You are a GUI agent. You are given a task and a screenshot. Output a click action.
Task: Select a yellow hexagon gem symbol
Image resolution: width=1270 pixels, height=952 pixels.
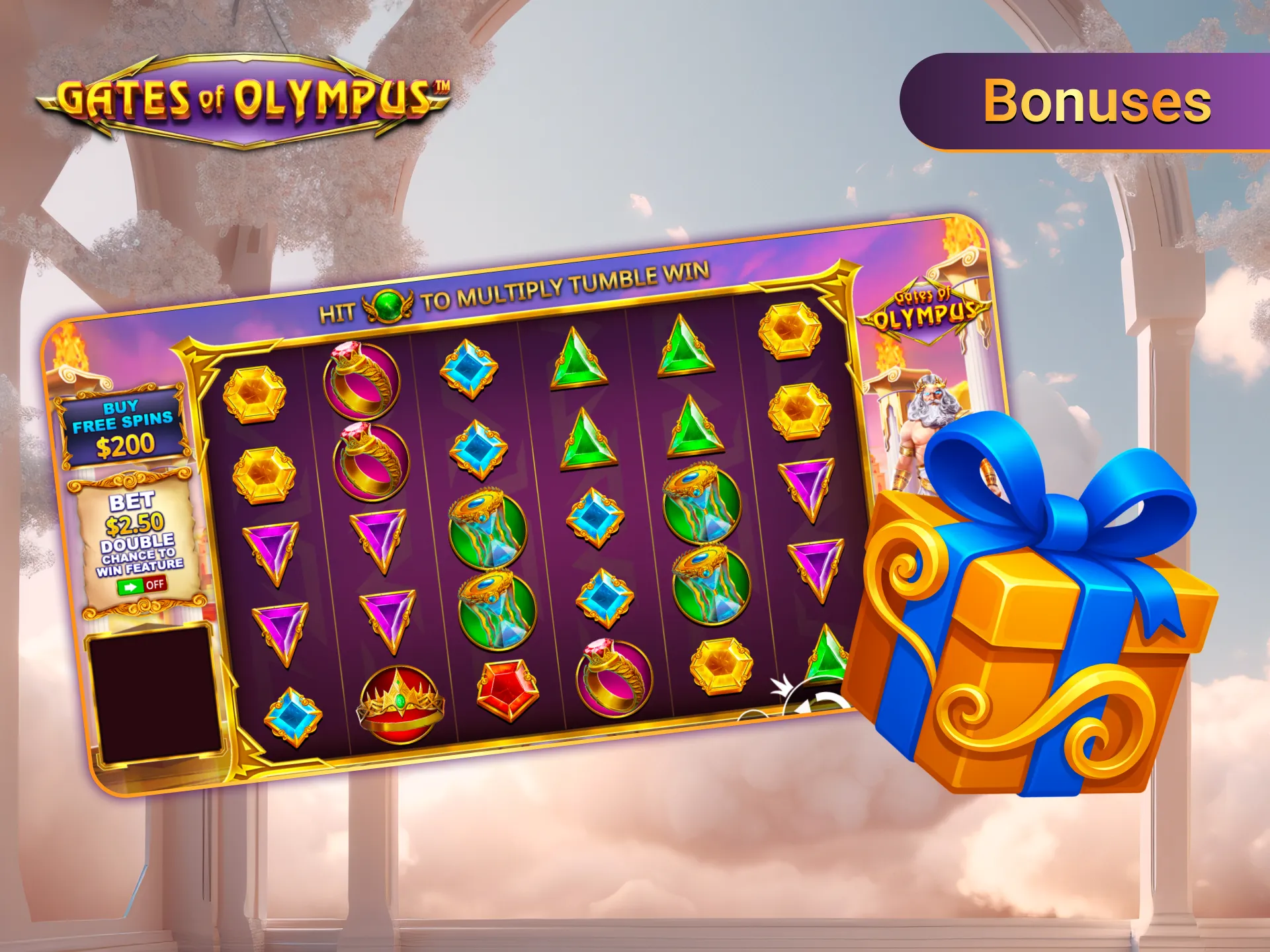point(257,392)
